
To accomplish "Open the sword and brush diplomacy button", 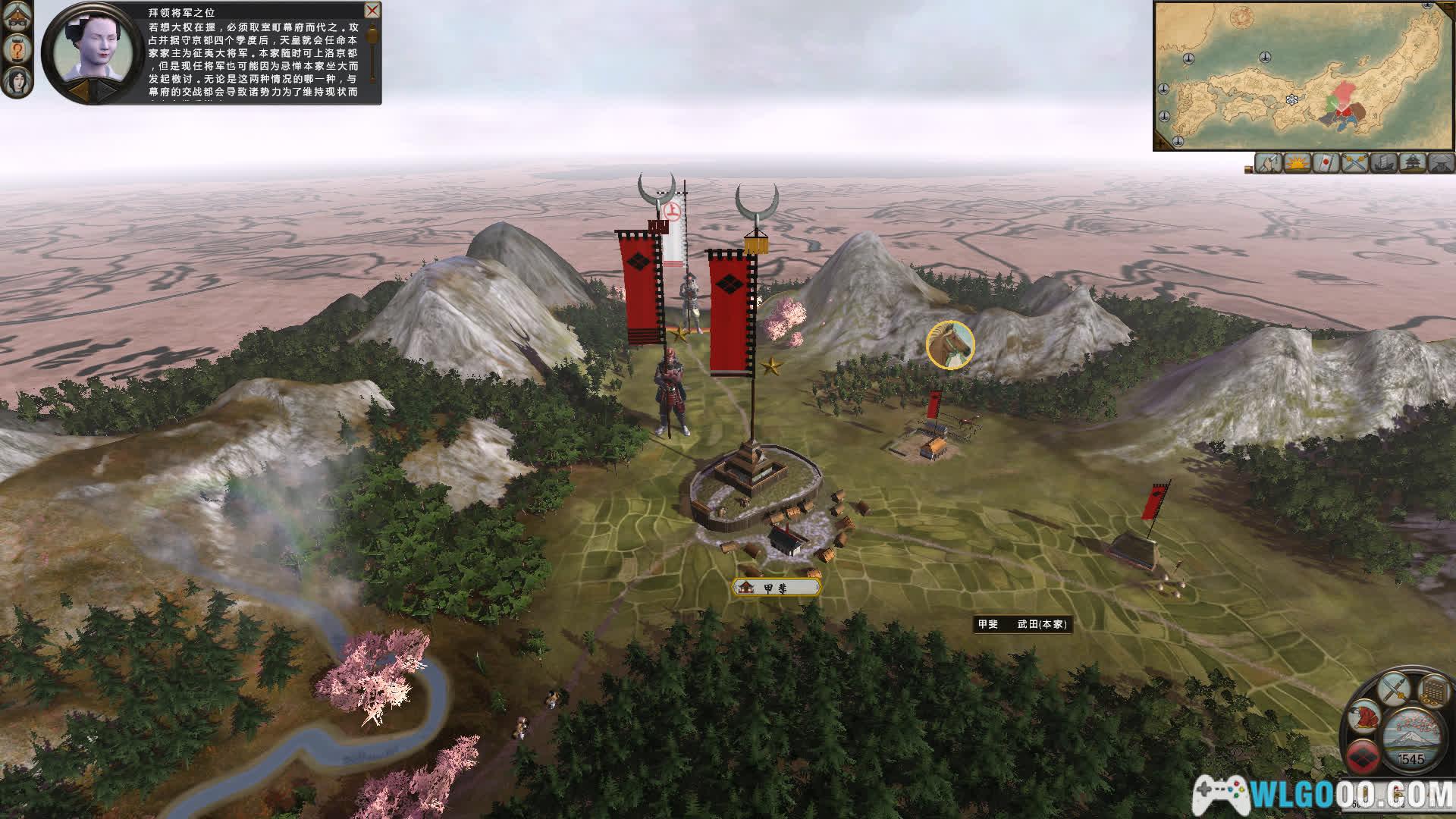I will point(1394,690).
